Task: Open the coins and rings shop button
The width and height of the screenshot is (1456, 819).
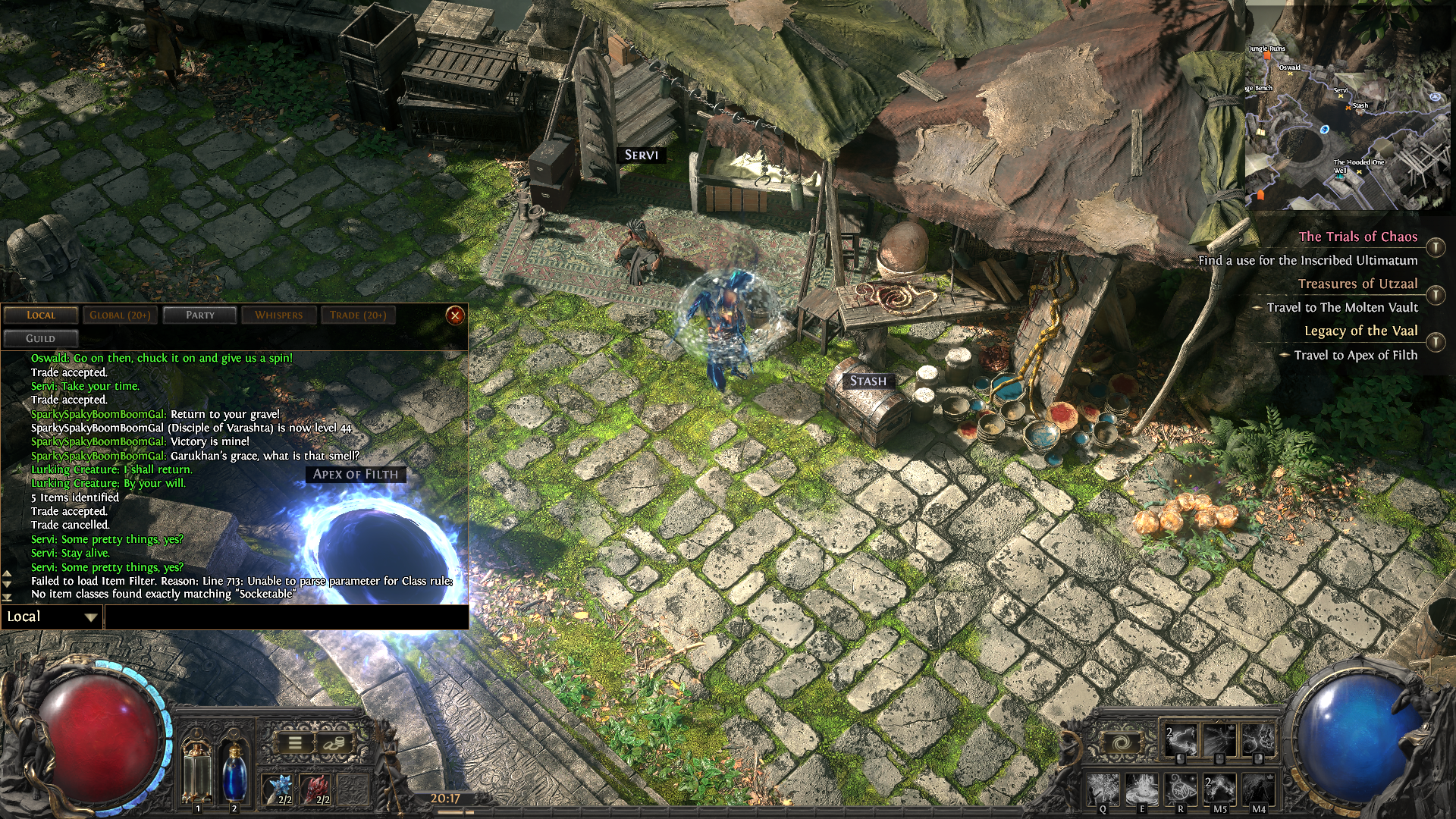Action: click(333, 744)
